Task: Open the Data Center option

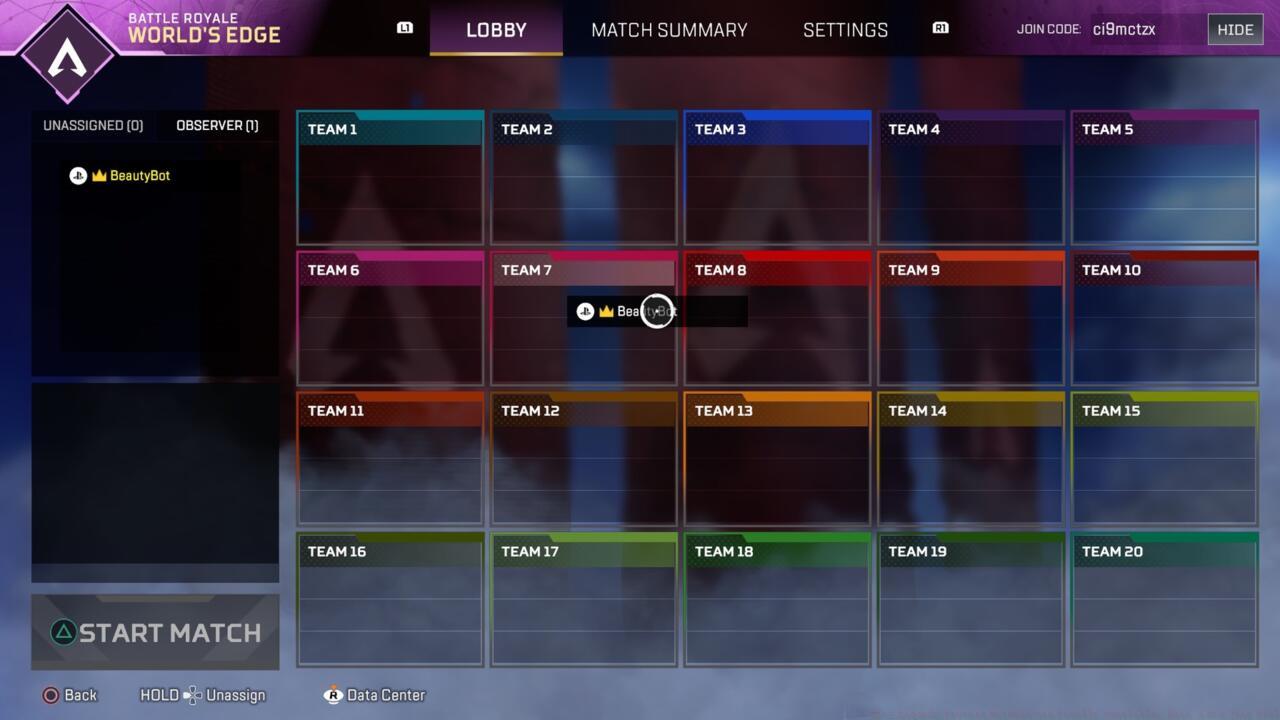Action: coord(385,695)
